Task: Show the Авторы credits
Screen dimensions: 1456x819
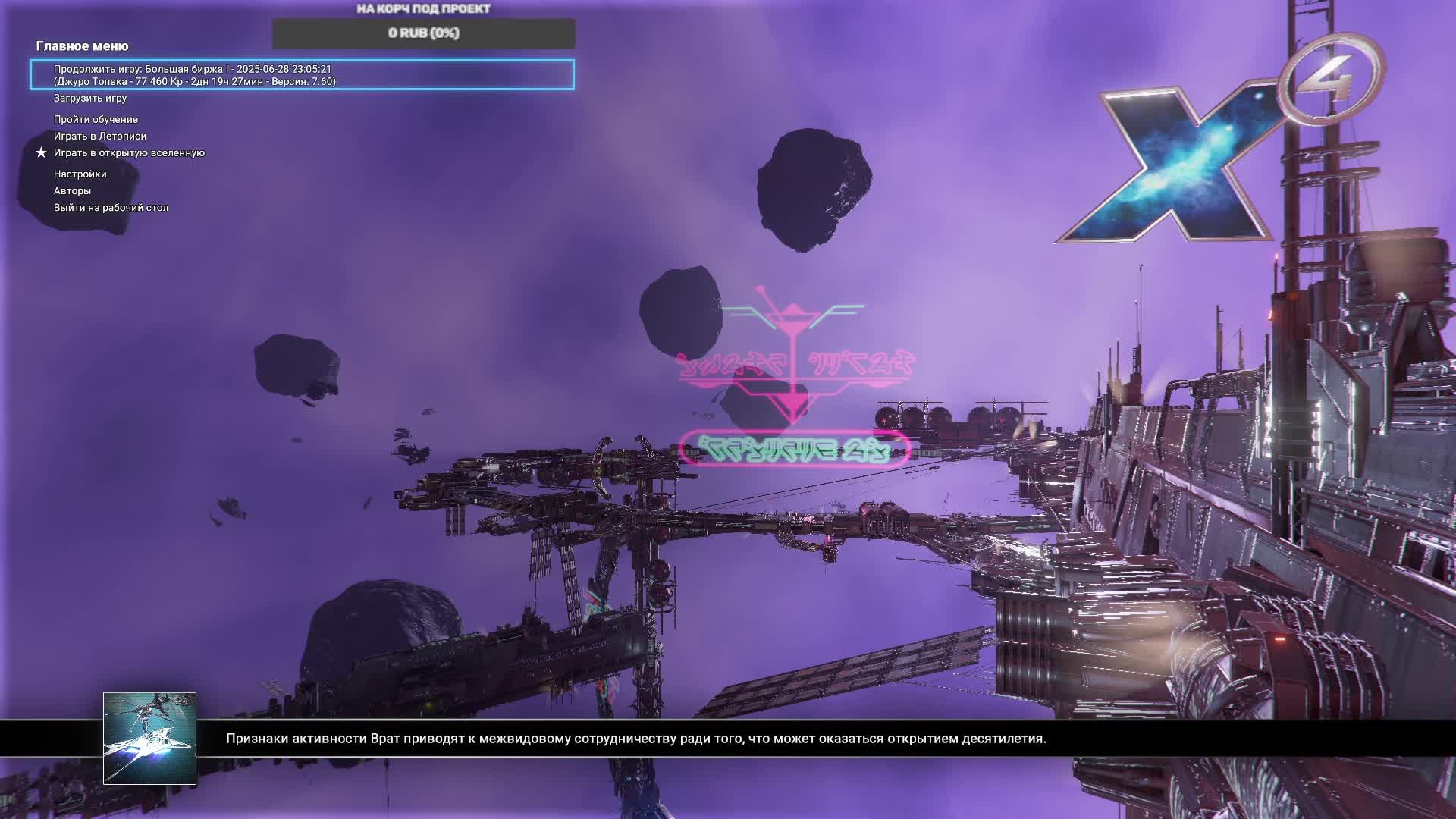Action: (x=72, y=191)
